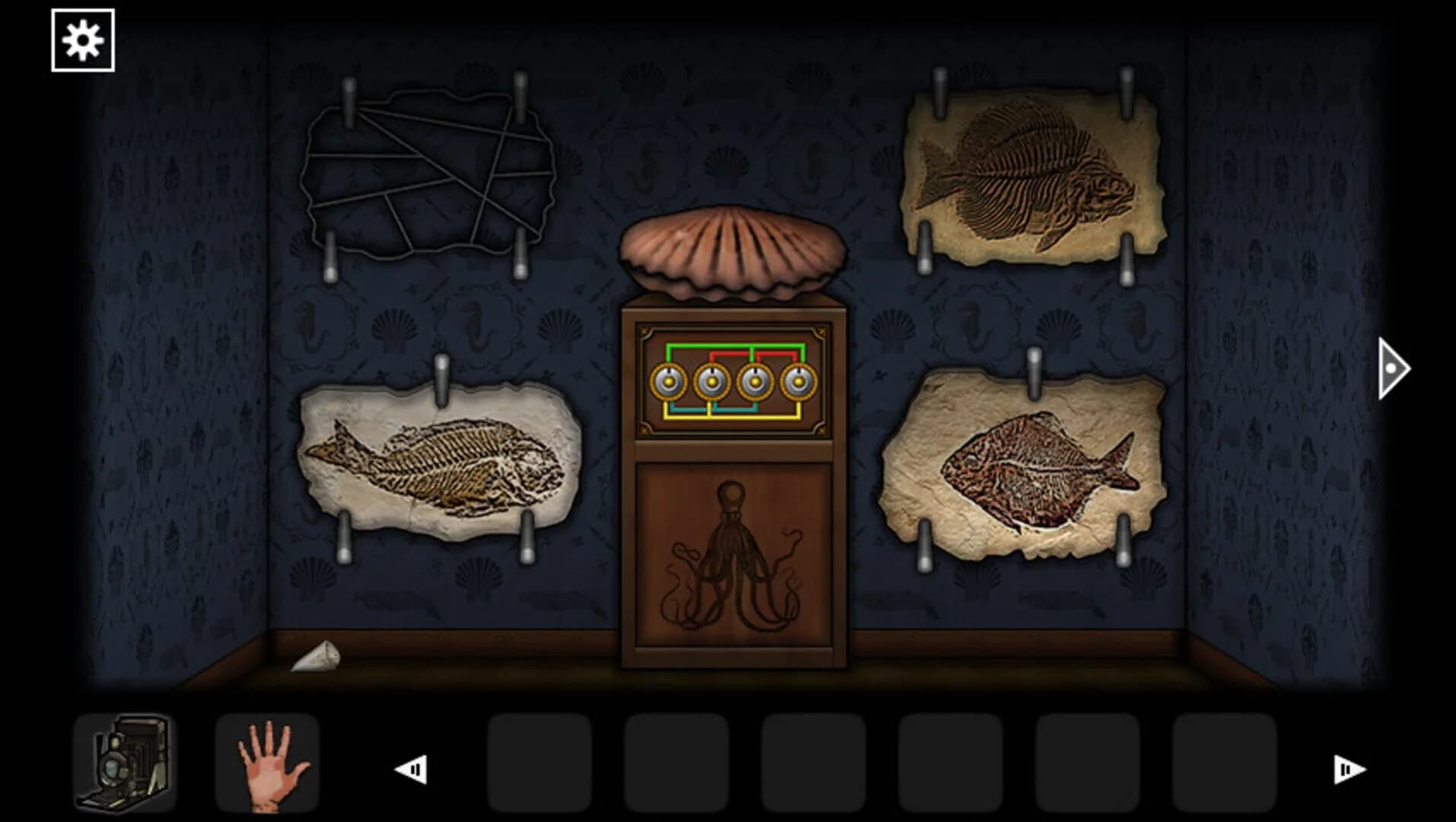This screenshot has width=1456, height=822.
Task: Select the camera in the inventory bar
Action: tap(124, 763)
